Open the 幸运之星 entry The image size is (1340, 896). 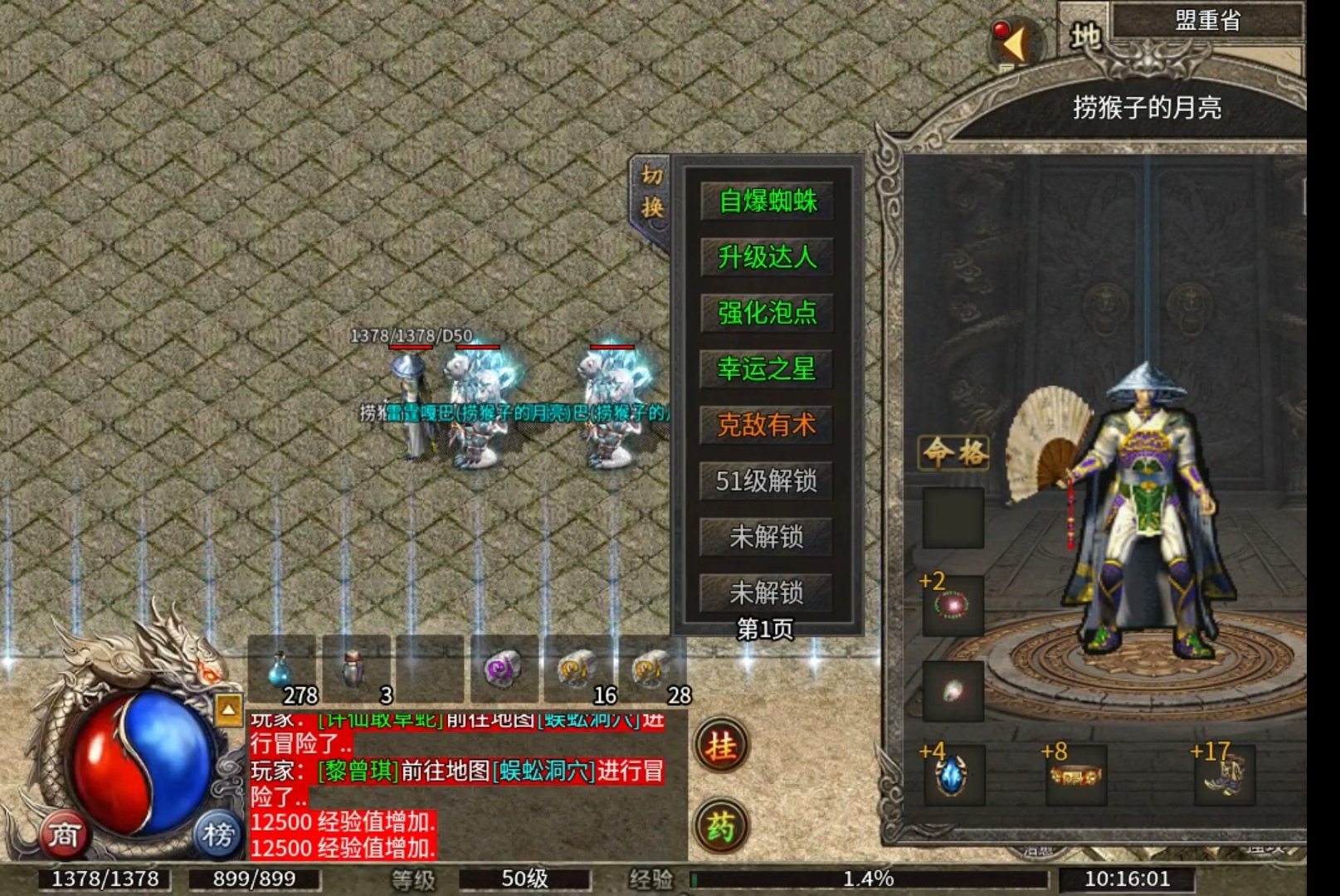[767, 368]
